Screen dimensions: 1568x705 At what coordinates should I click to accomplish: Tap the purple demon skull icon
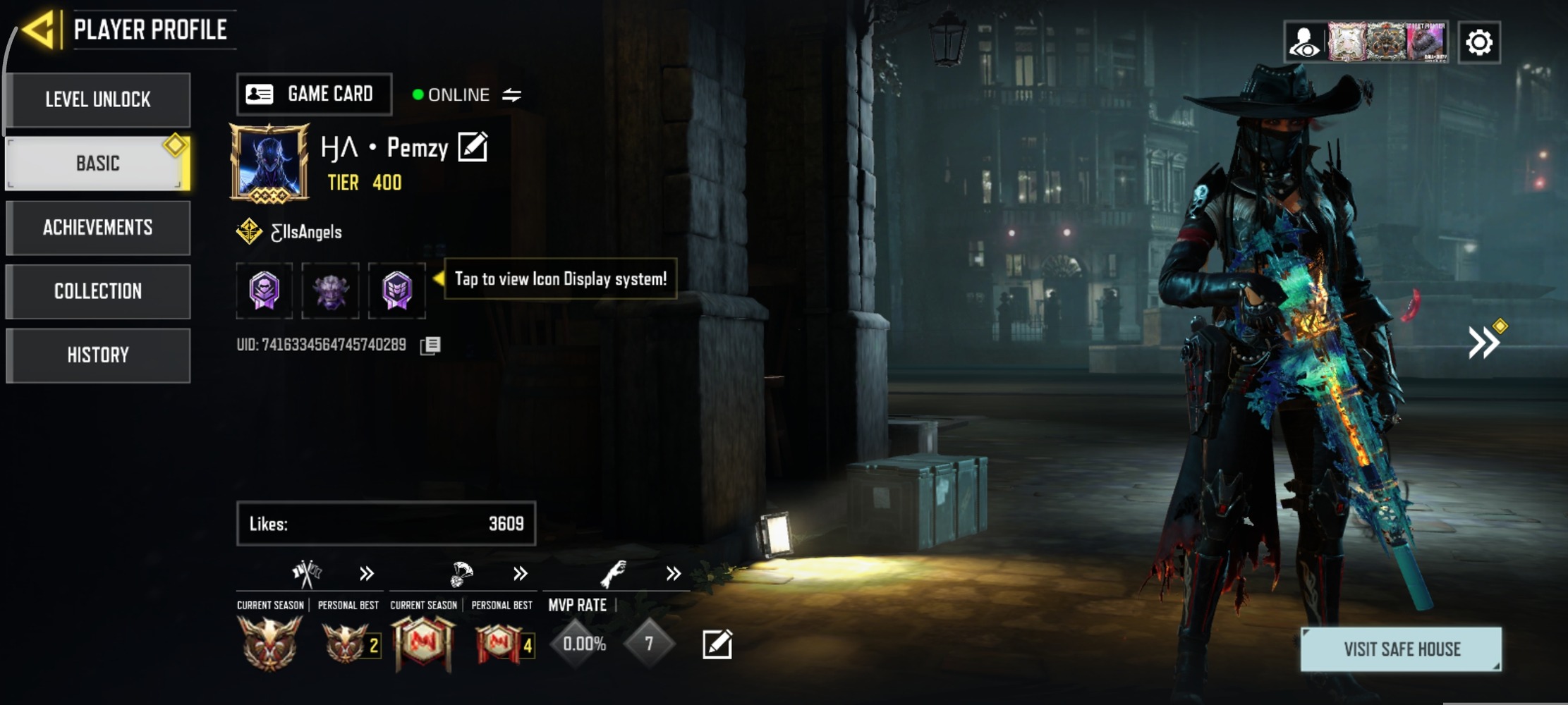(x=330, y=290)
